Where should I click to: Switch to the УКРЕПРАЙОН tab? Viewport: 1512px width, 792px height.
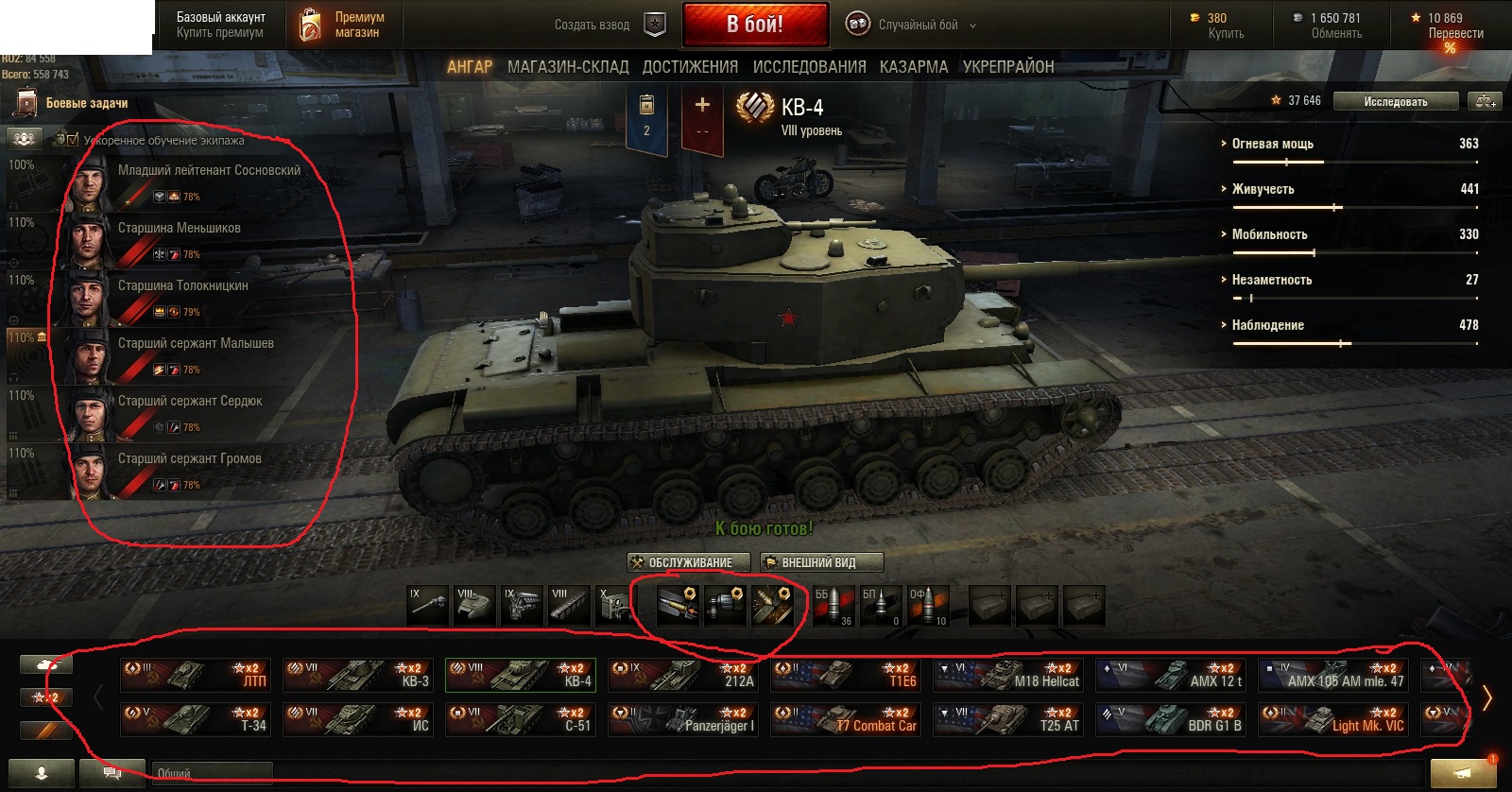tap(1007, 67)
